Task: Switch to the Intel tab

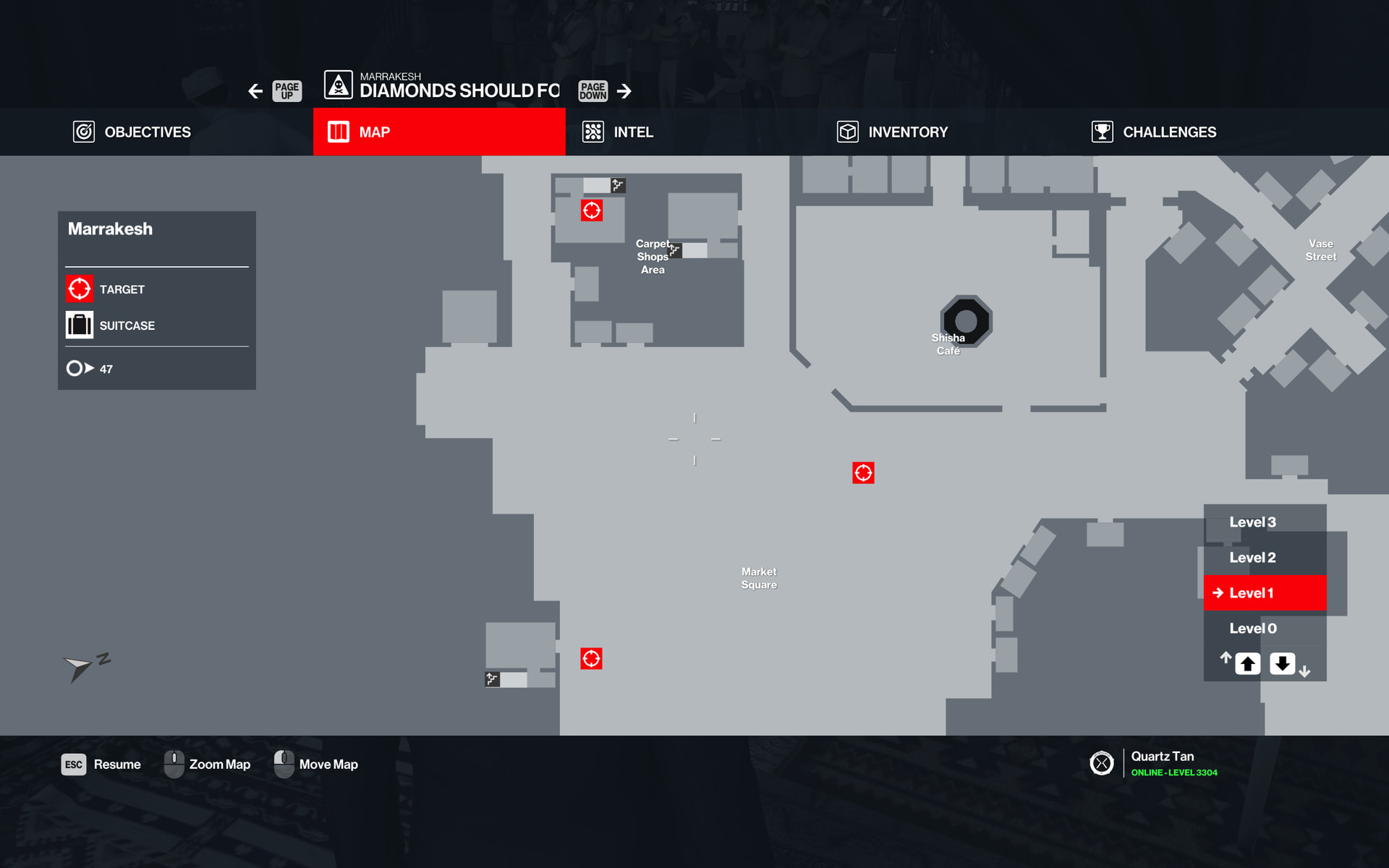Action: [x=619, y=132]
